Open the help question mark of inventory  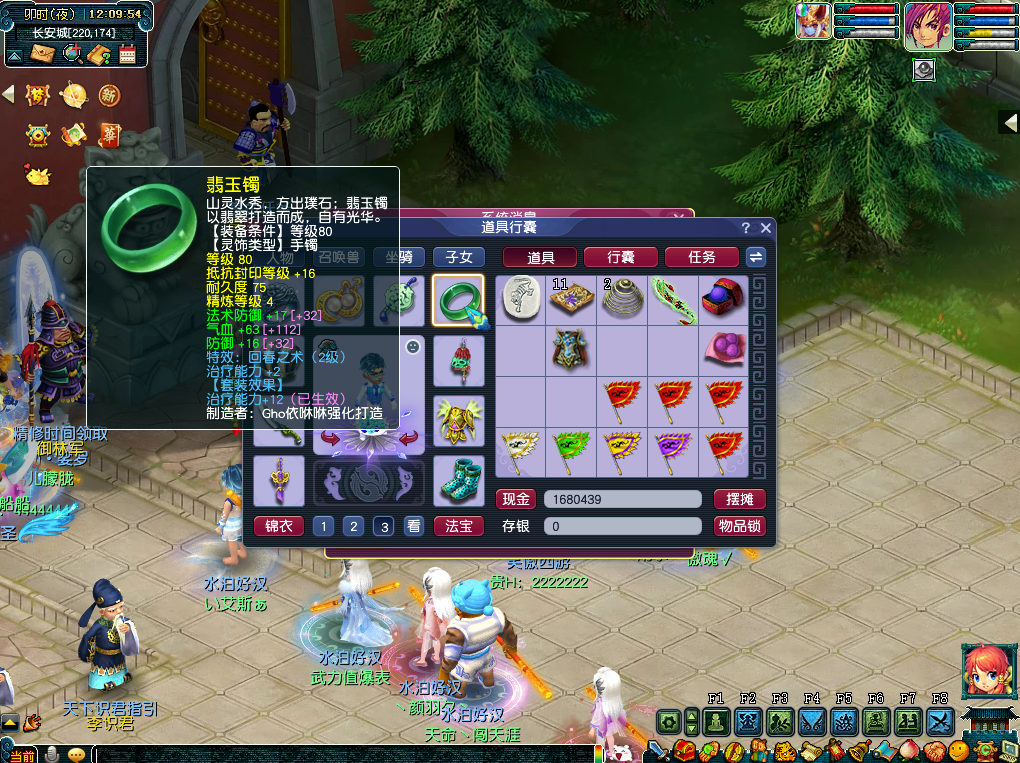[746, 228]
